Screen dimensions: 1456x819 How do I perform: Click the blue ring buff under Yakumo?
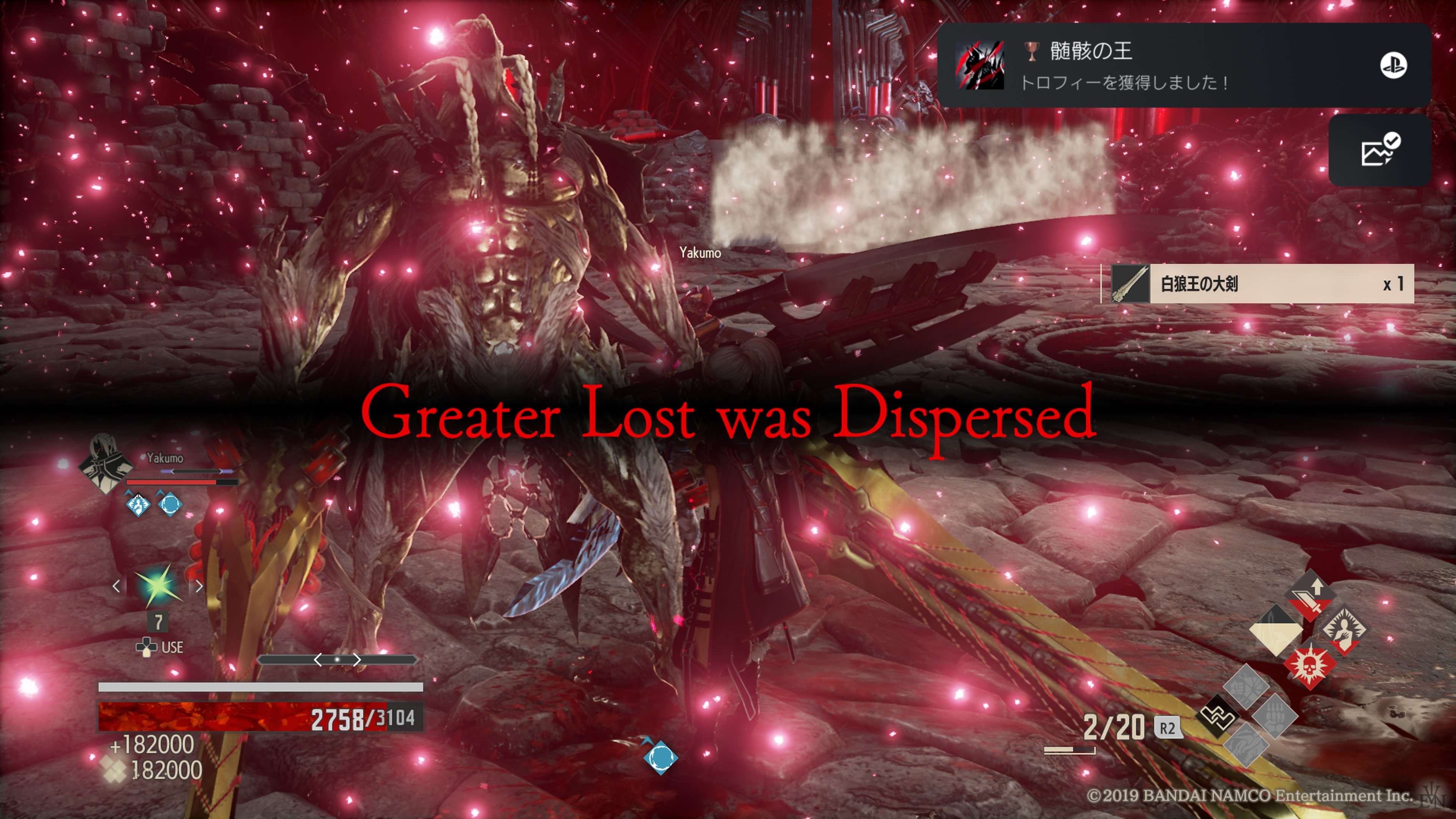[x=169, y=504]
